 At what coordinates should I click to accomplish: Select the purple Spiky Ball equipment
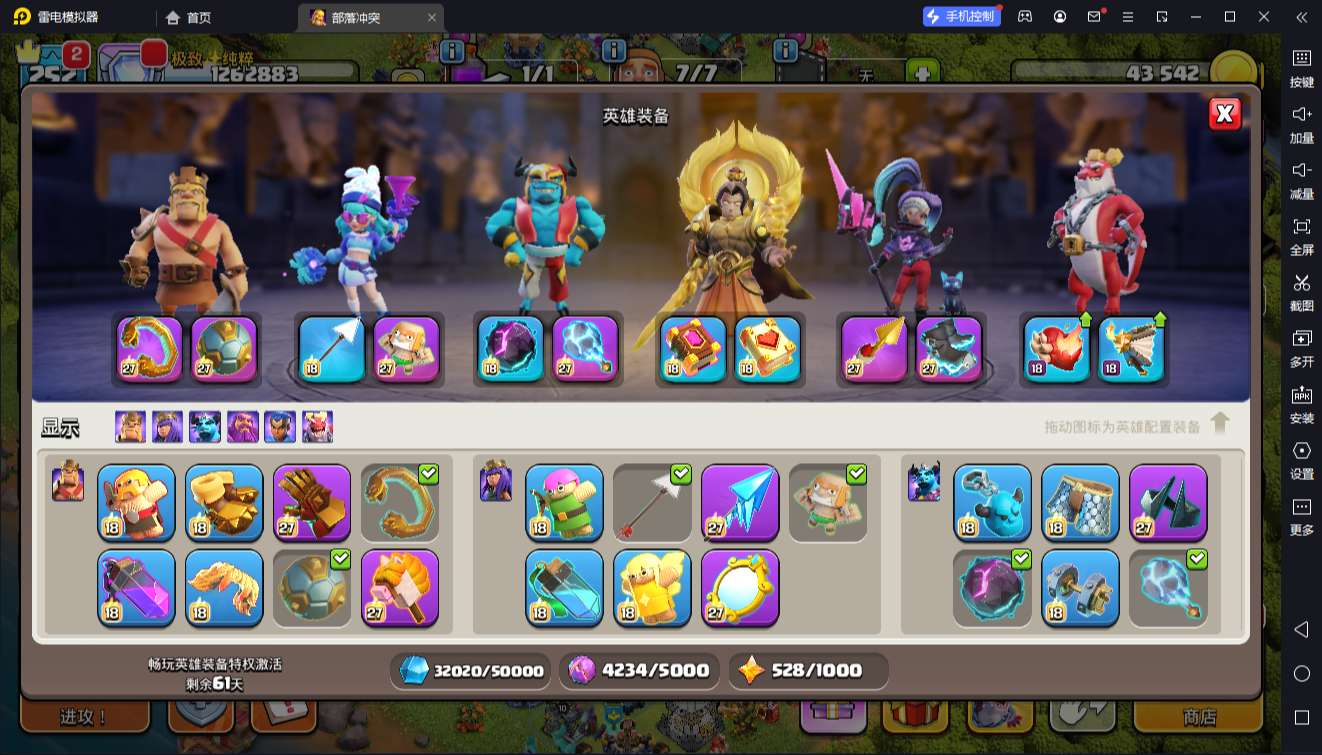(x=312, y=588)
